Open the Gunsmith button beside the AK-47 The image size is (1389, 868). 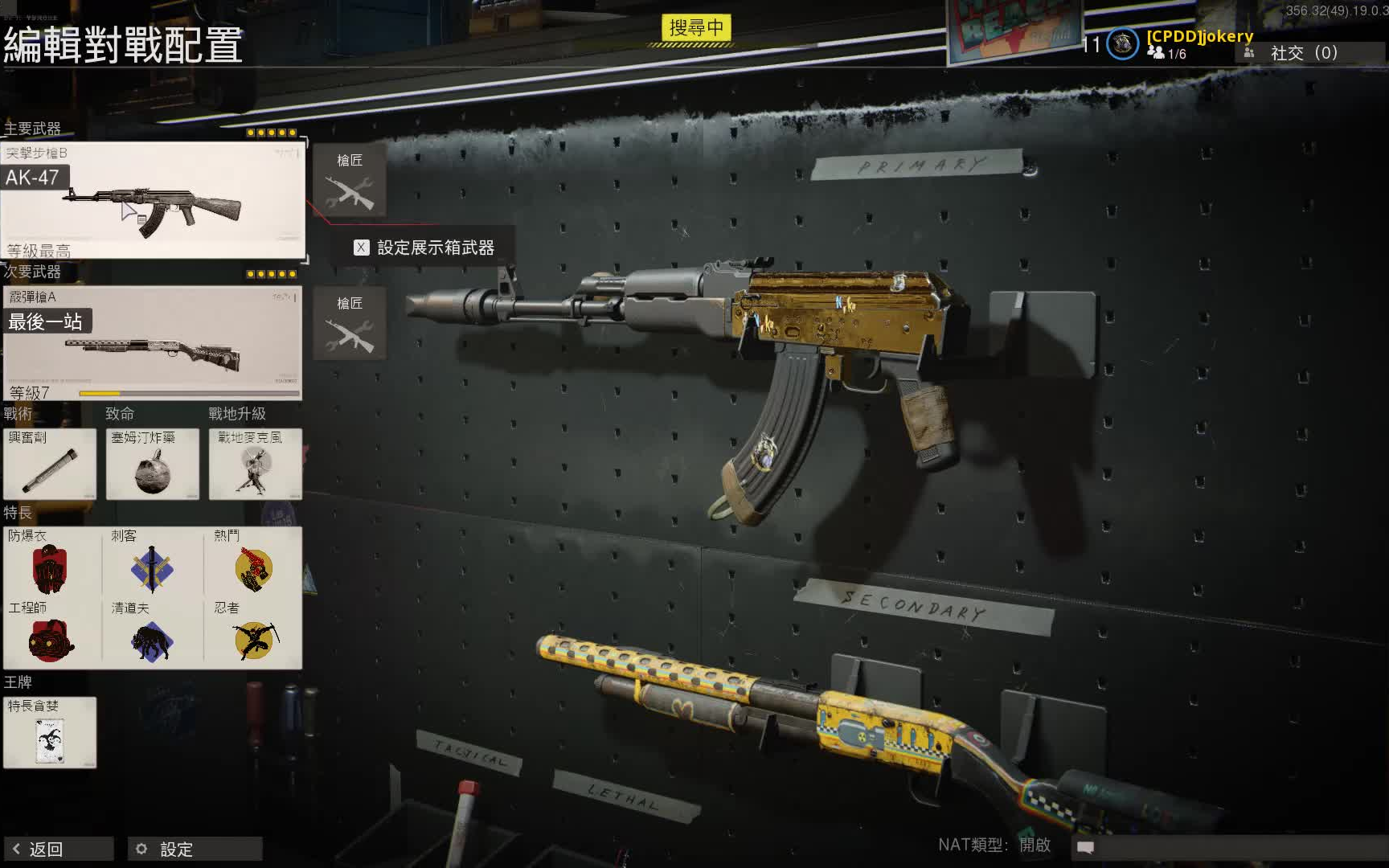pos(350,181)
